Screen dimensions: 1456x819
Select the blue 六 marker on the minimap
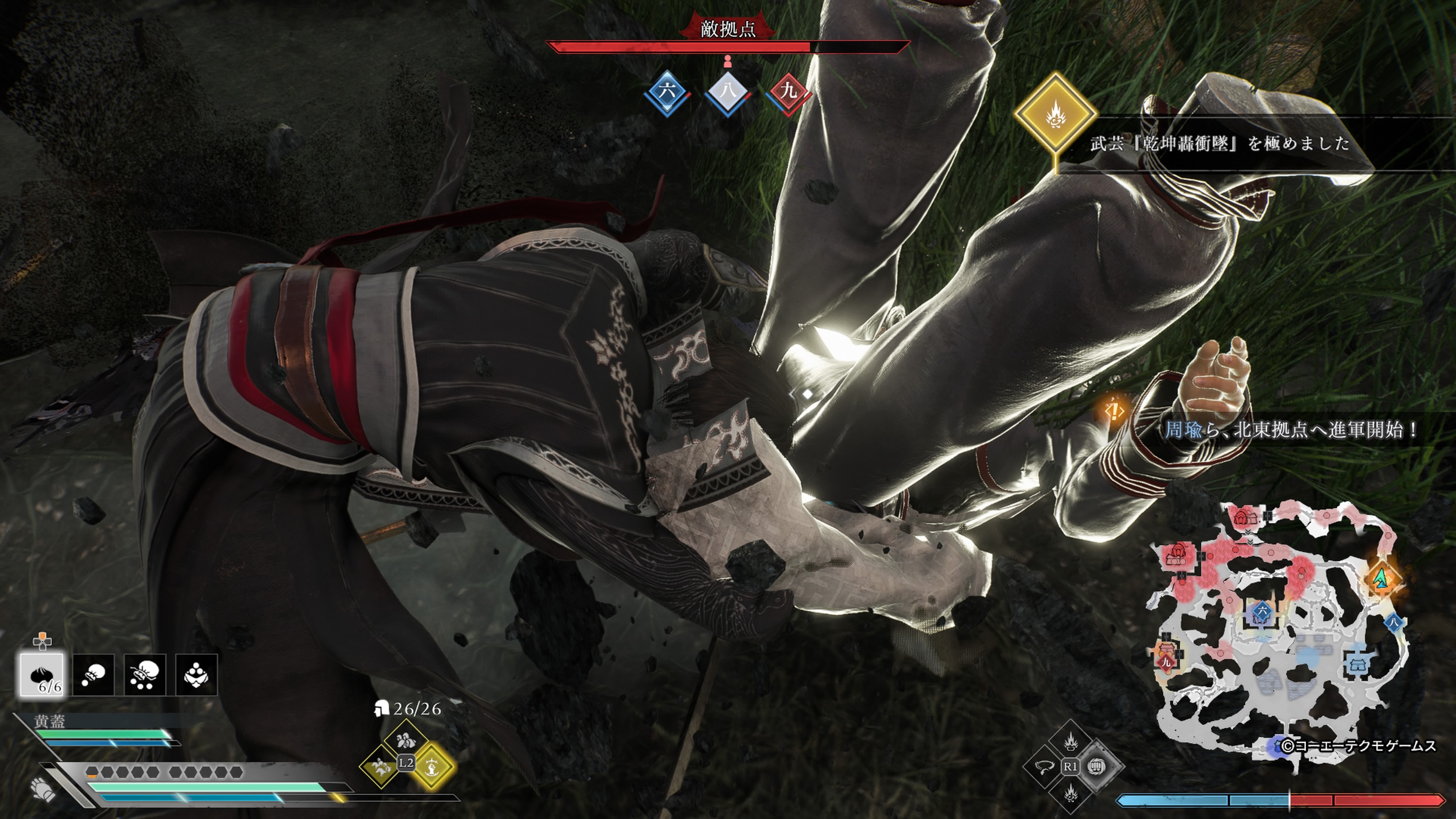tap(1261, 612)
